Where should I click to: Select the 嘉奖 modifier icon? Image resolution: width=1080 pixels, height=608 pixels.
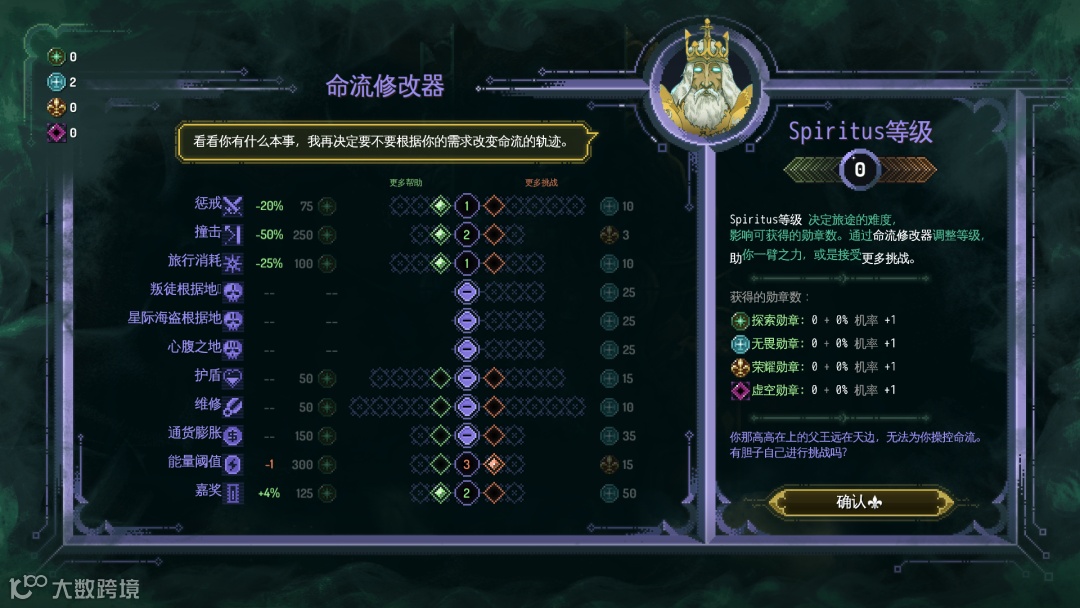click(233, 493)
